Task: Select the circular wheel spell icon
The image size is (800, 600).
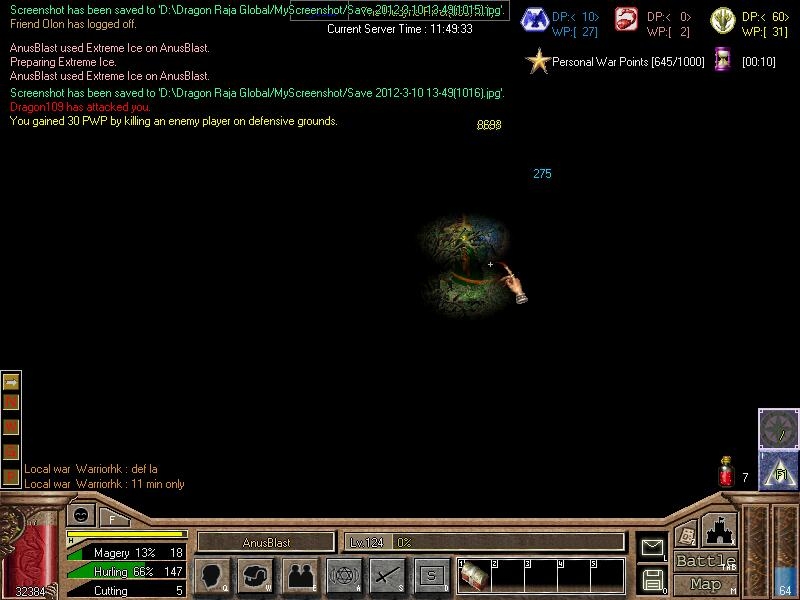Action: 778,428
